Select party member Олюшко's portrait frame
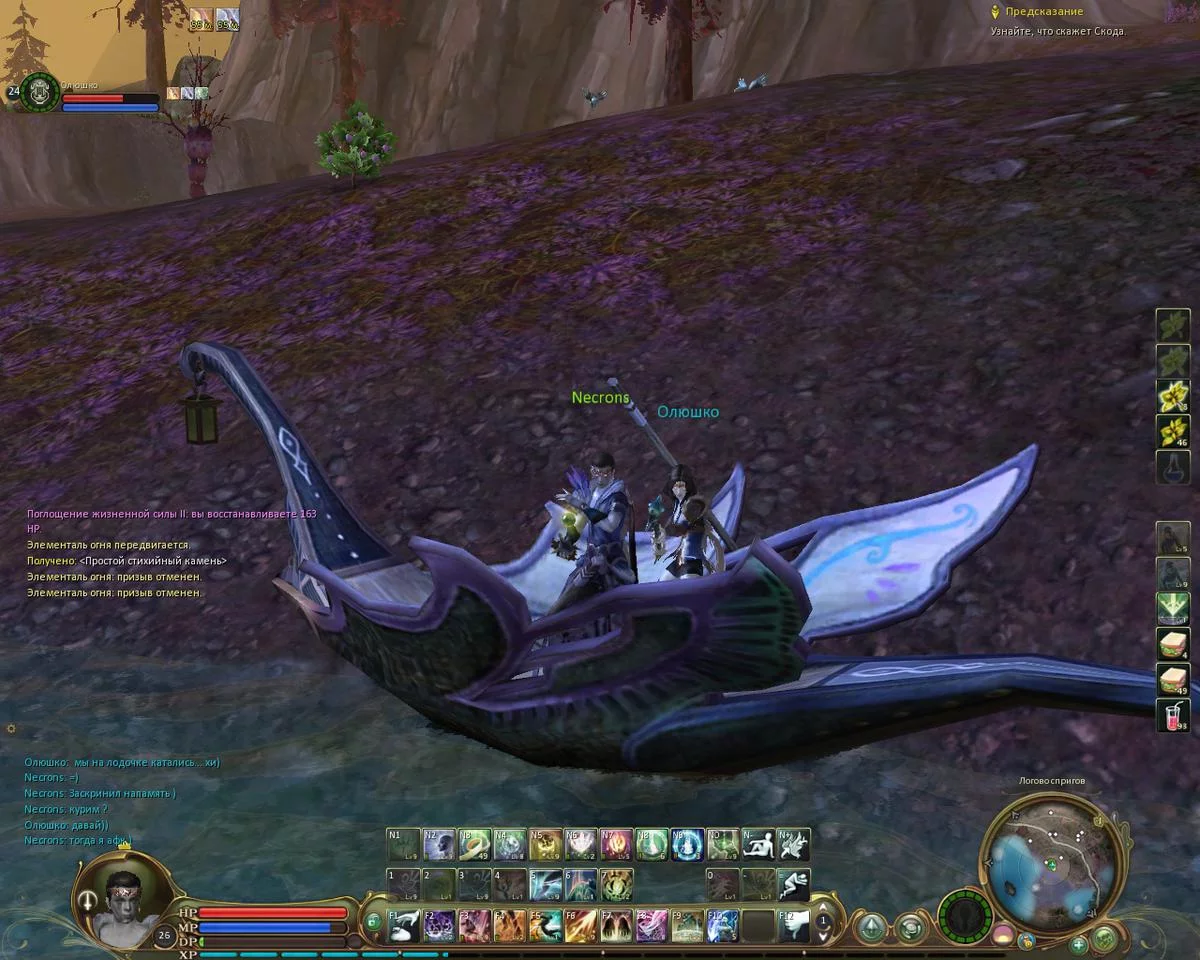Screen dimensions: 1200x960 coord(40,92)
